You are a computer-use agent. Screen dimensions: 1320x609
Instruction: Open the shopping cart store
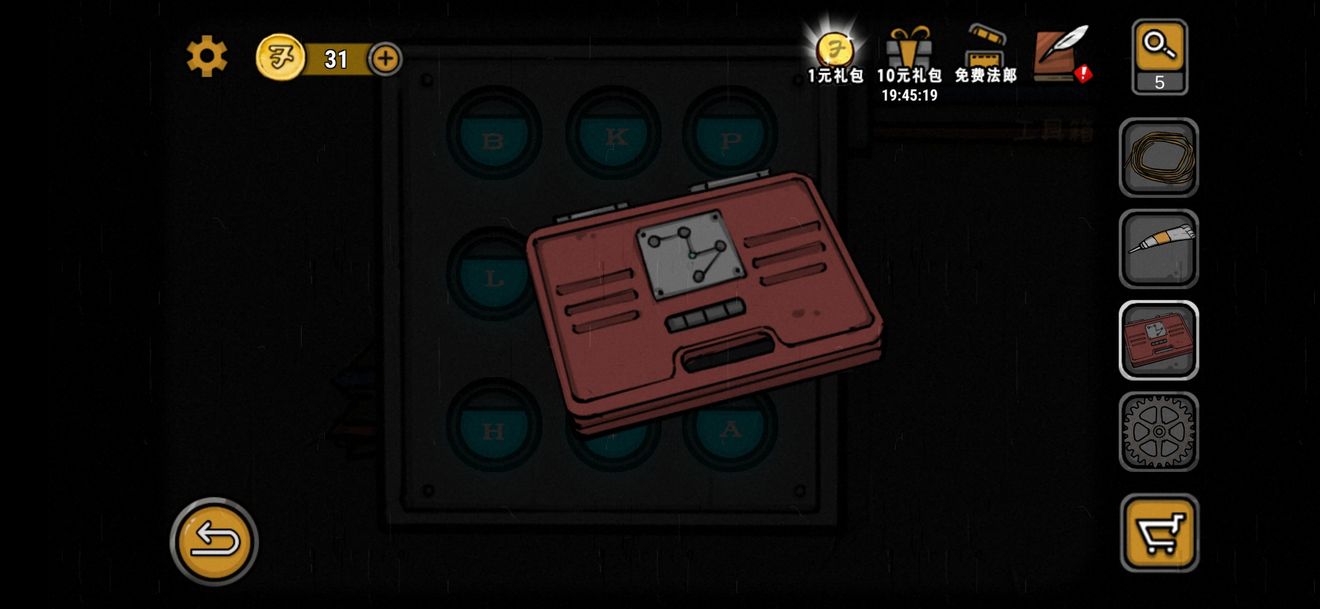pos(1159,533)
